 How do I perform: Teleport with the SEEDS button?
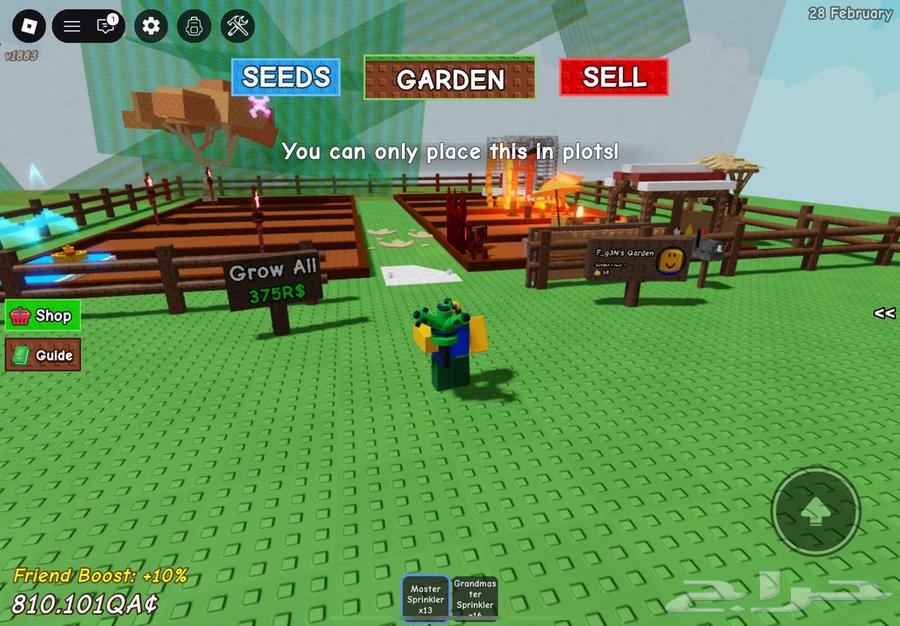point(286,77)
